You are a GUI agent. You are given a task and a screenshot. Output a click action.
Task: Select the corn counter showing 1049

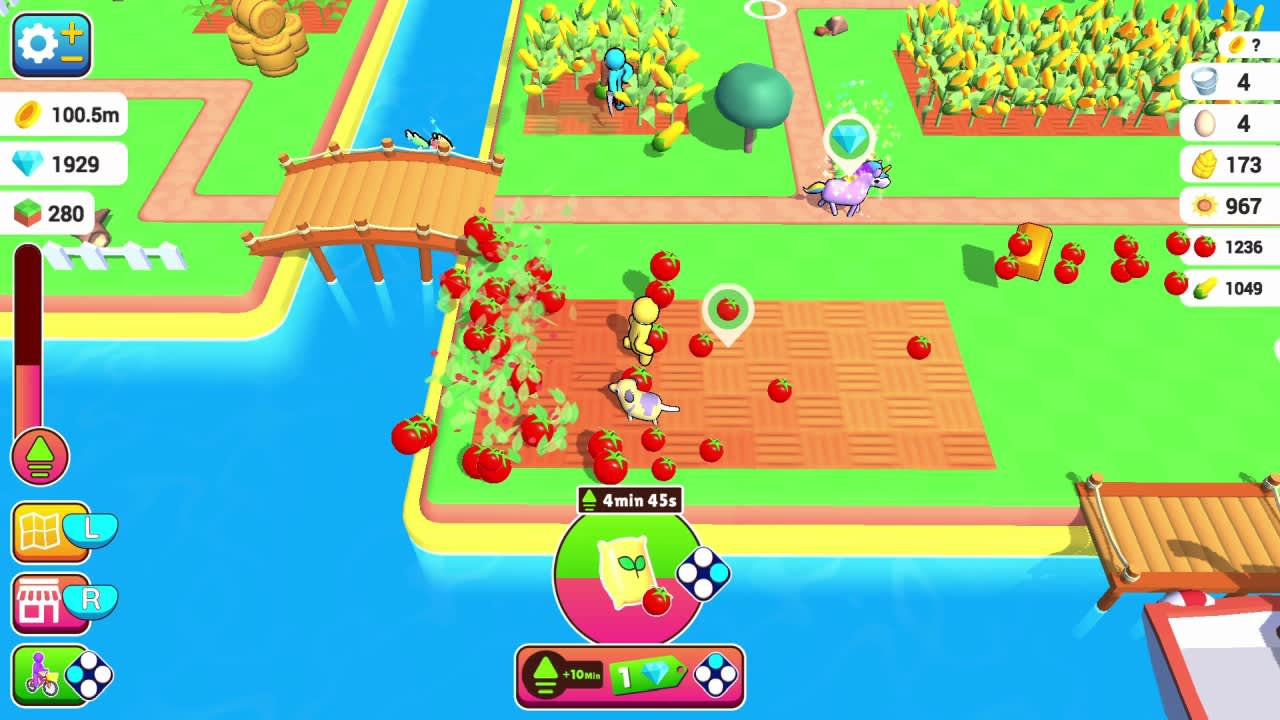1228,288
